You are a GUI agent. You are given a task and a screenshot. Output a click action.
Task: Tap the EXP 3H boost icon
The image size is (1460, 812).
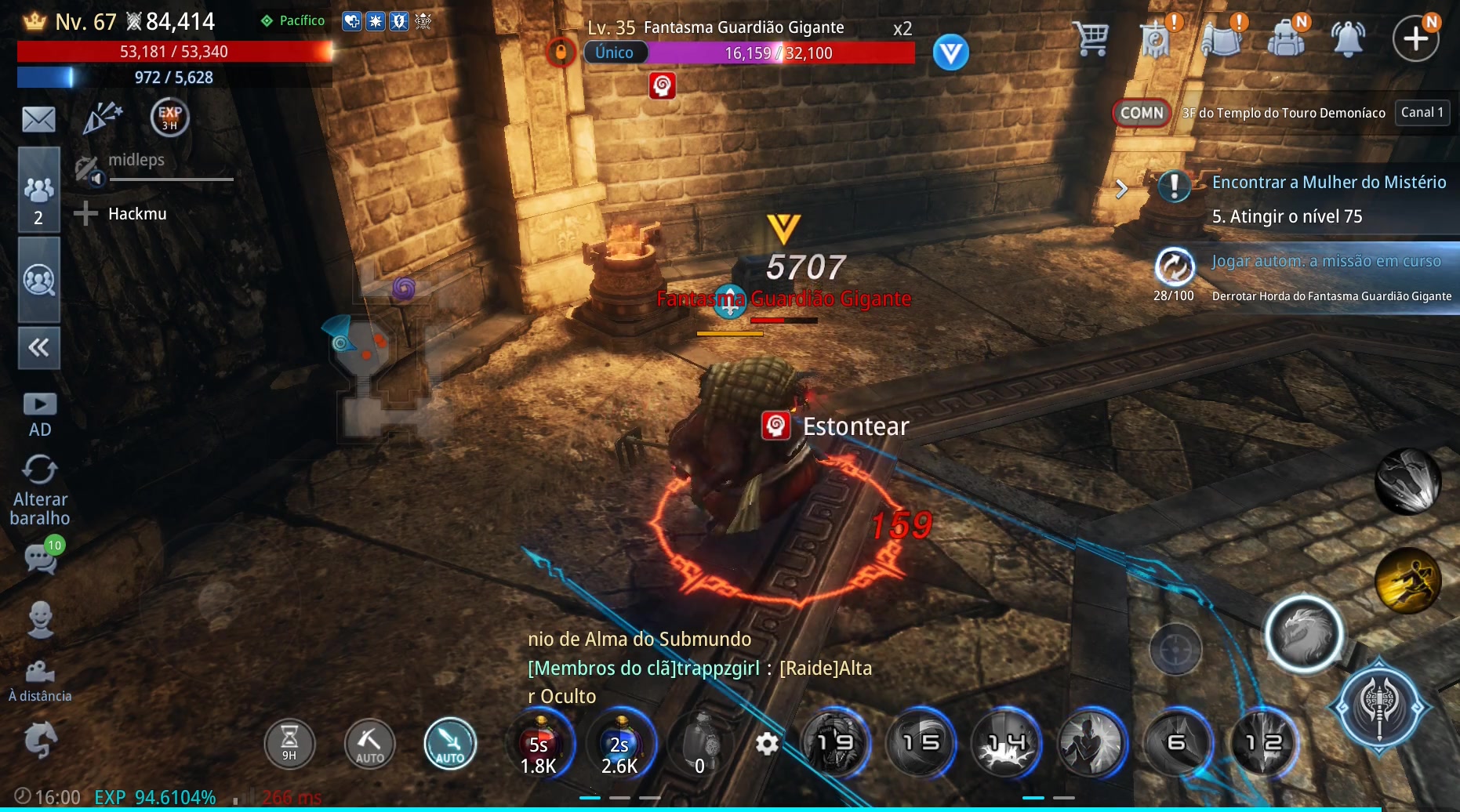[169, 118]
